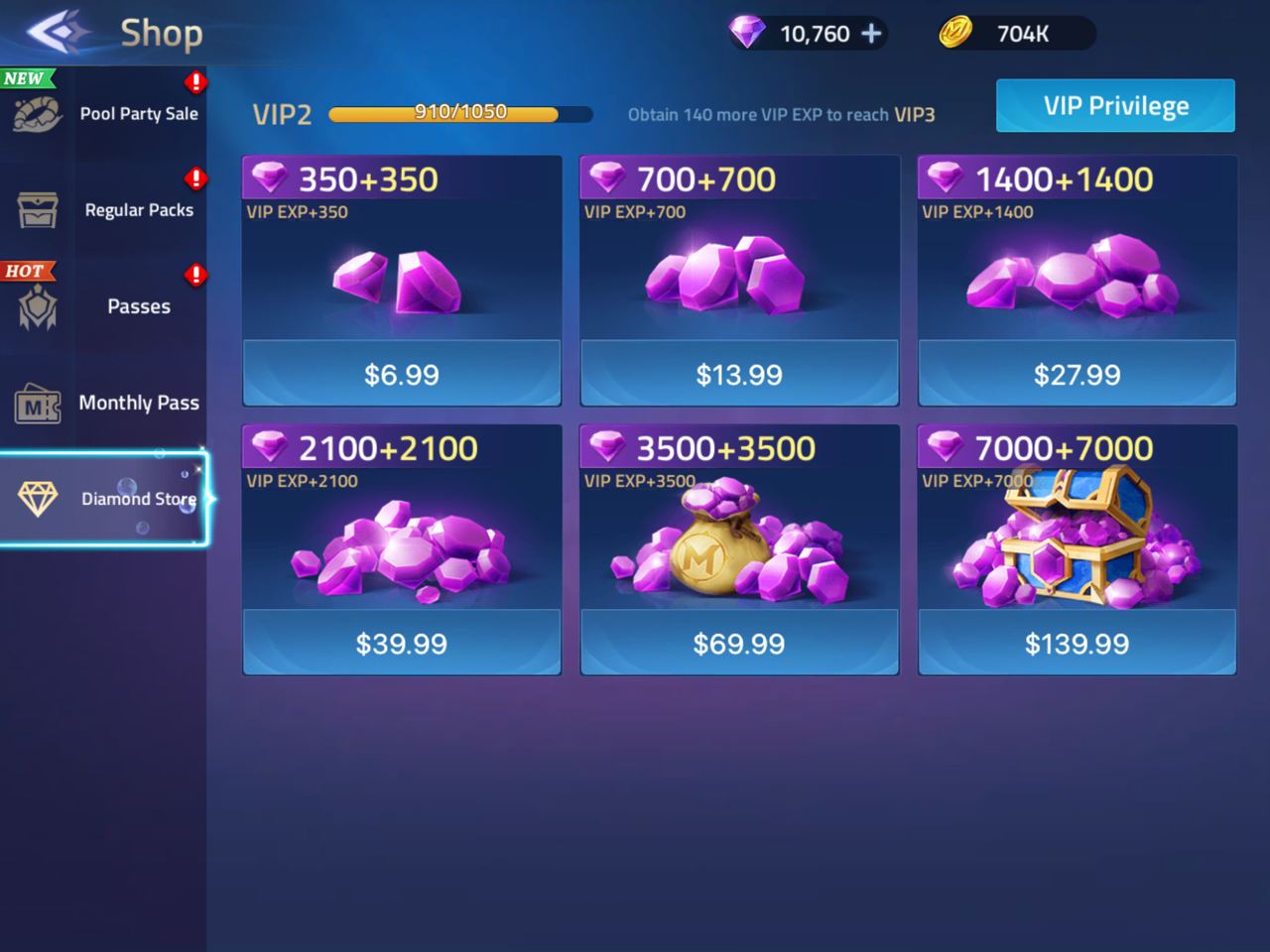1270x952 pixels.
Task: Open VIP Privilege
Action: coord(1114,105)
